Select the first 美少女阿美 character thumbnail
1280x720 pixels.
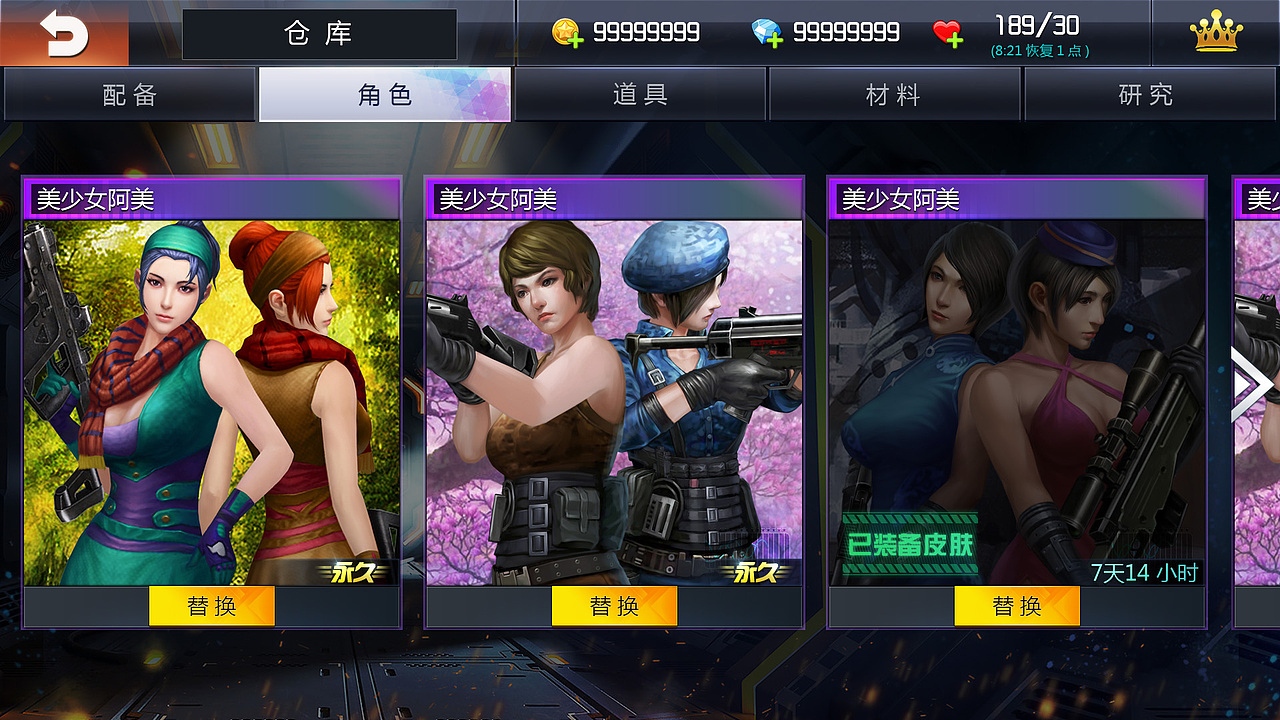[x=211, y=390]
